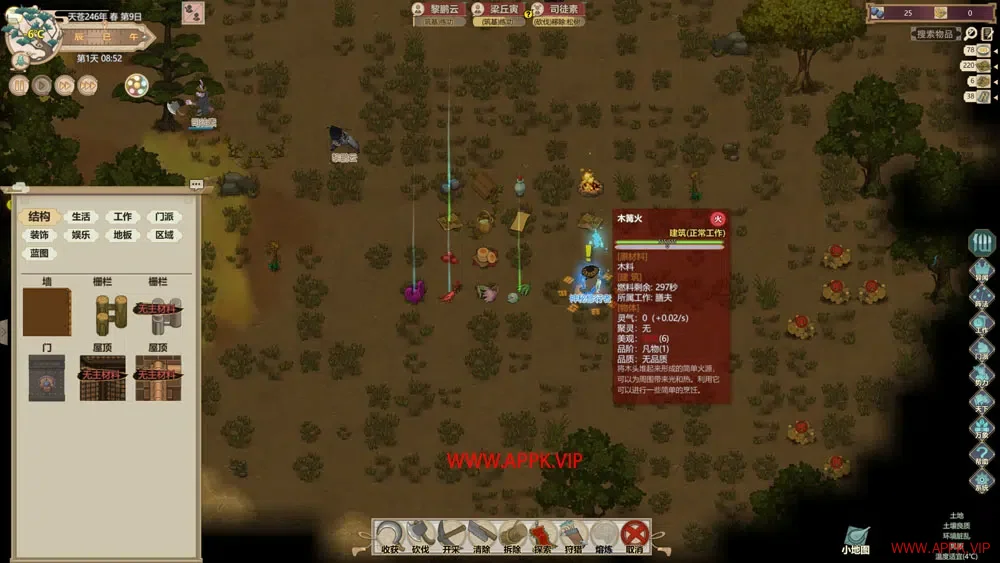This screenshot has height=563, width=1000.
Task: Choose the 地板 category tab
Action: 122,236
